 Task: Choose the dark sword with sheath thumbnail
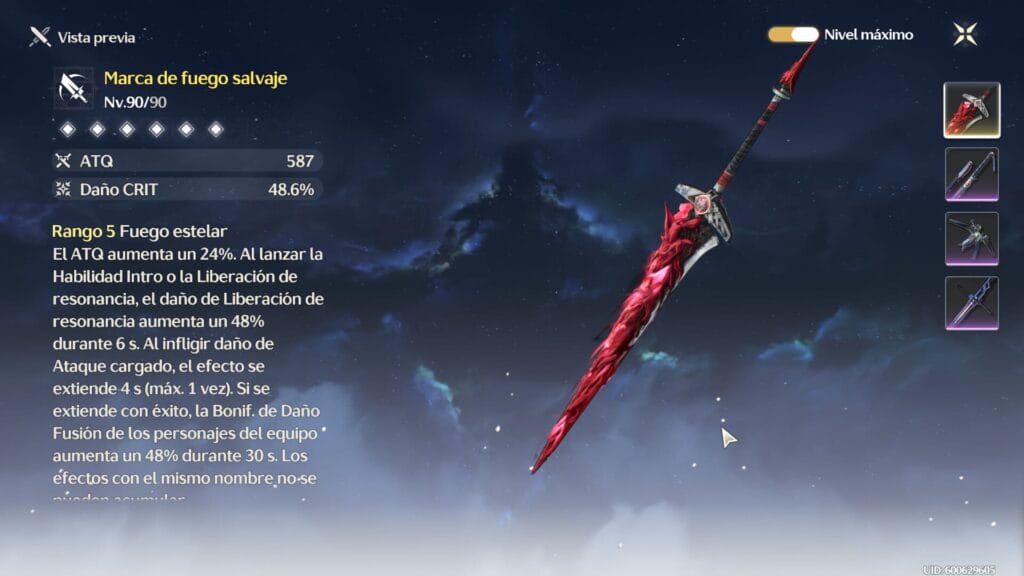click(x=971, y=174)
